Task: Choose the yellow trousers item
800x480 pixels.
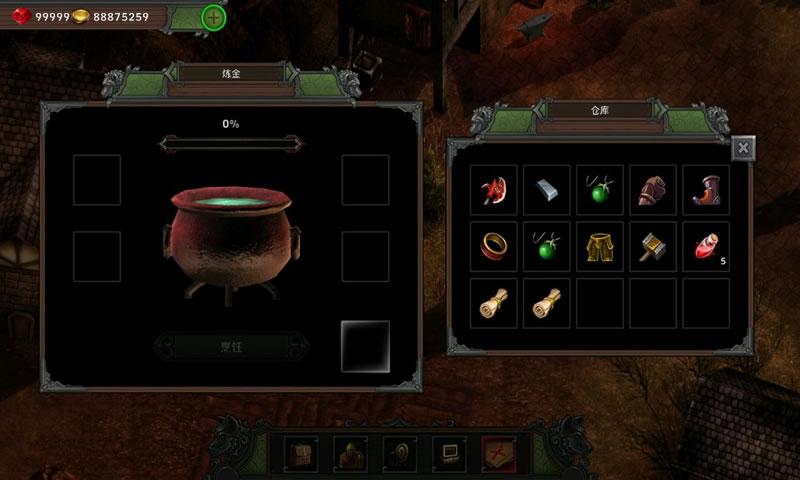Action: point(600,246)
